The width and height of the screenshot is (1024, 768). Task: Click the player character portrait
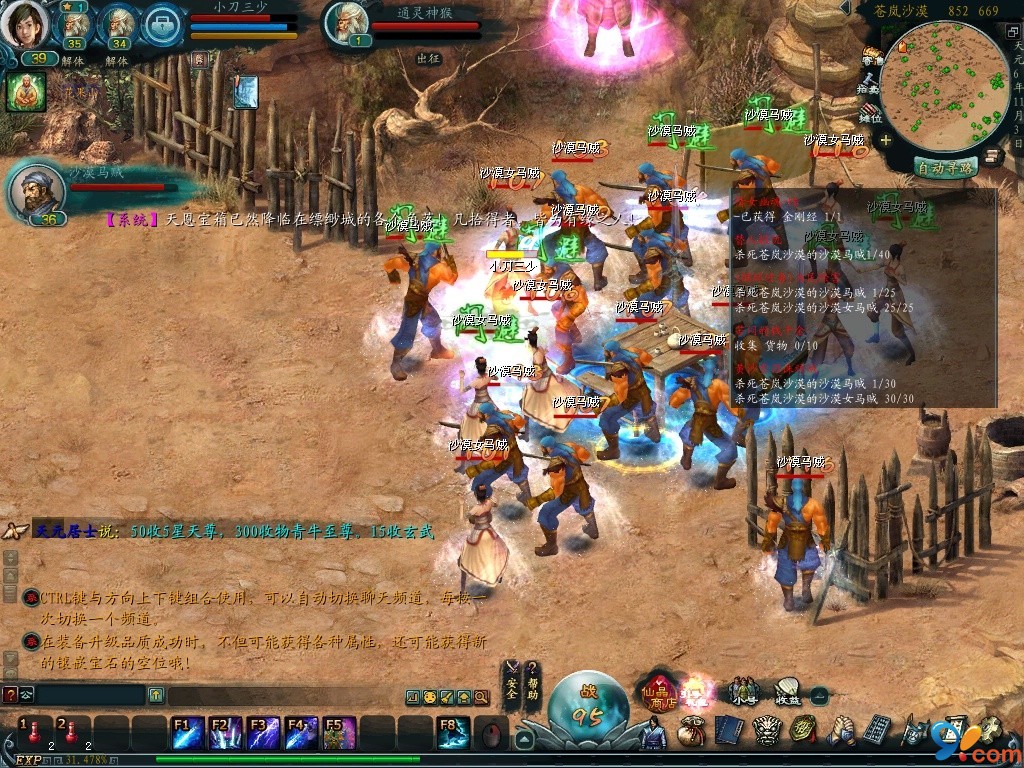[25, 24]
